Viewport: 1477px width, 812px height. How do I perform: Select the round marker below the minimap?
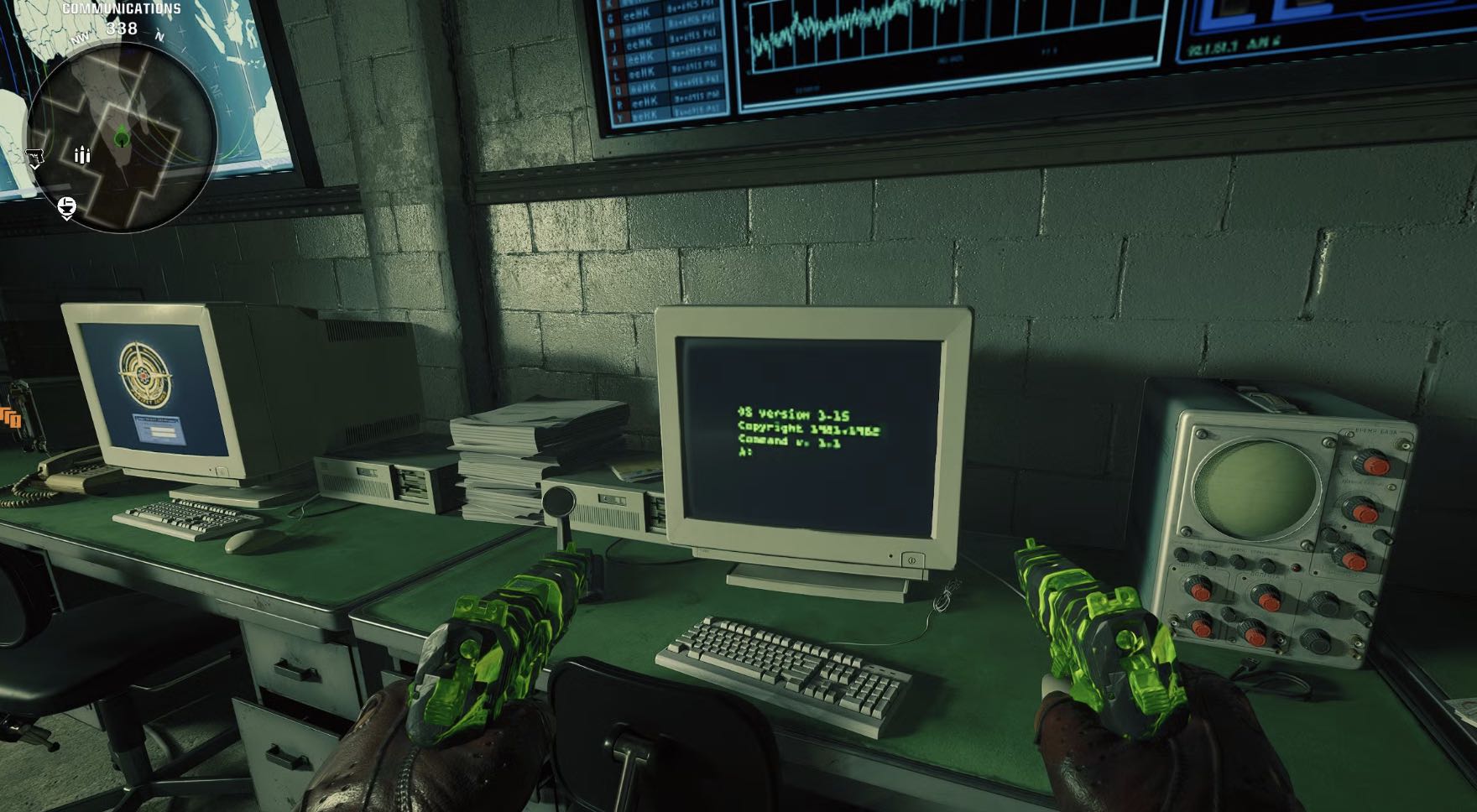(x=67, y=206)
